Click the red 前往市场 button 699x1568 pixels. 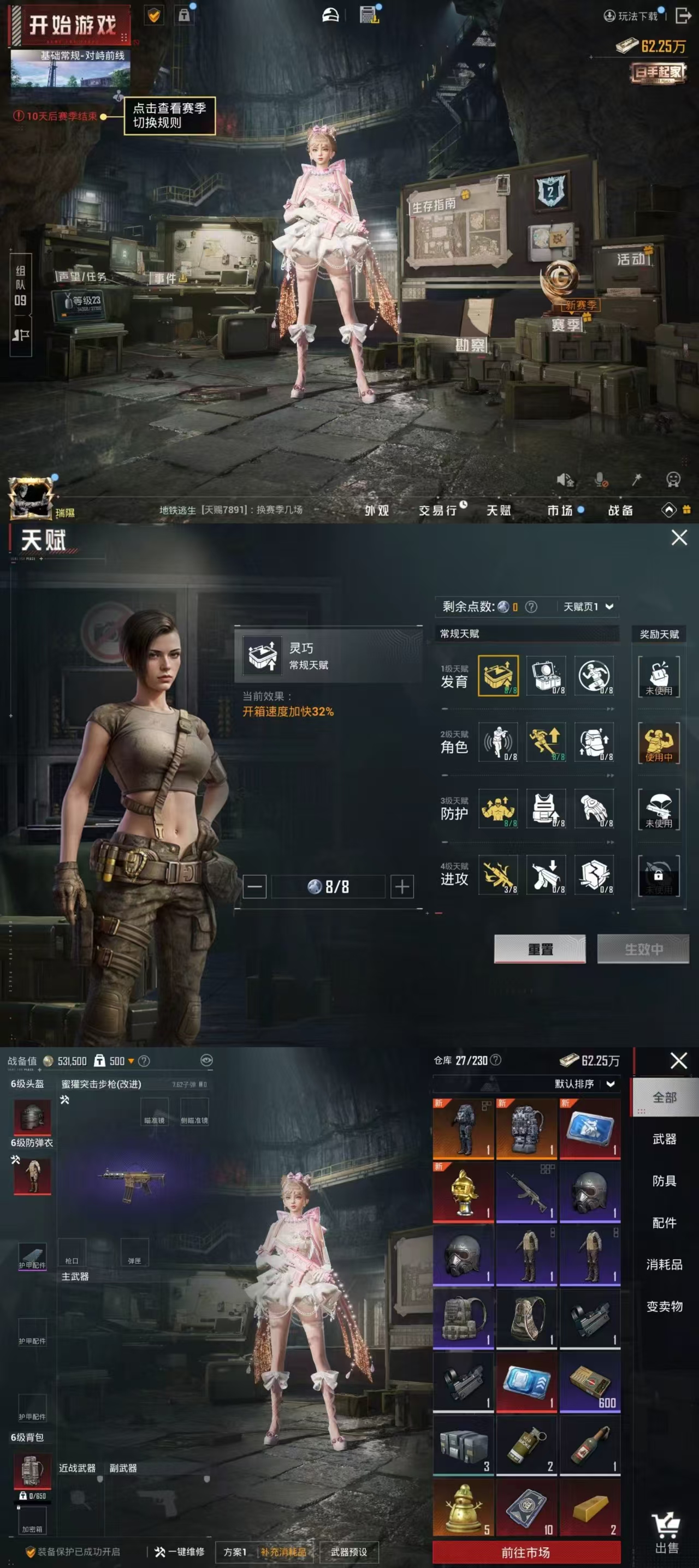526,1552
